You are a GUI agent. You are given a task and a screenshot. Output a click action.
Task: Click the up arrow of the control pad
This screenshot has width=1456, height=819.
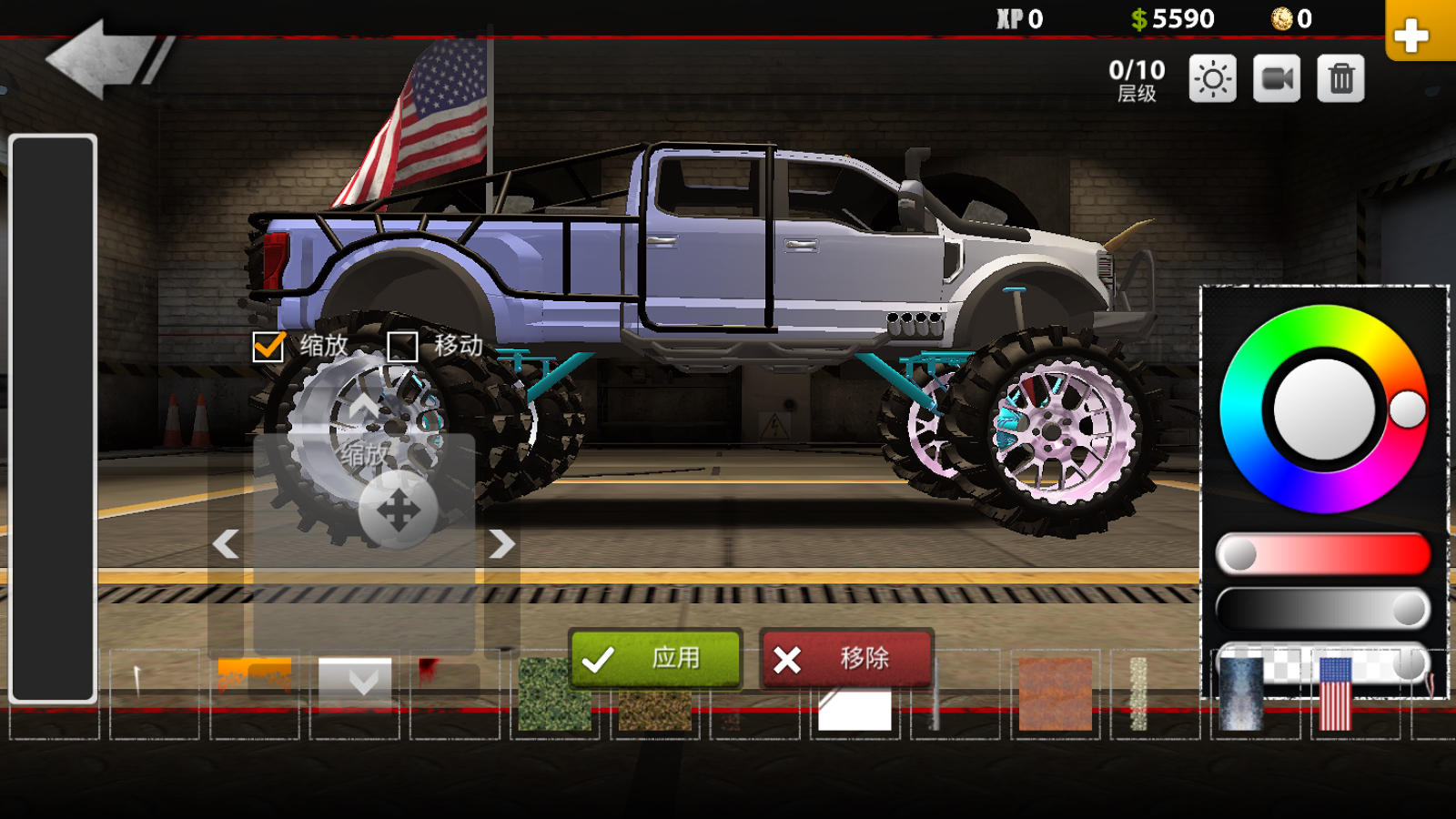click(x=364, y=406)
